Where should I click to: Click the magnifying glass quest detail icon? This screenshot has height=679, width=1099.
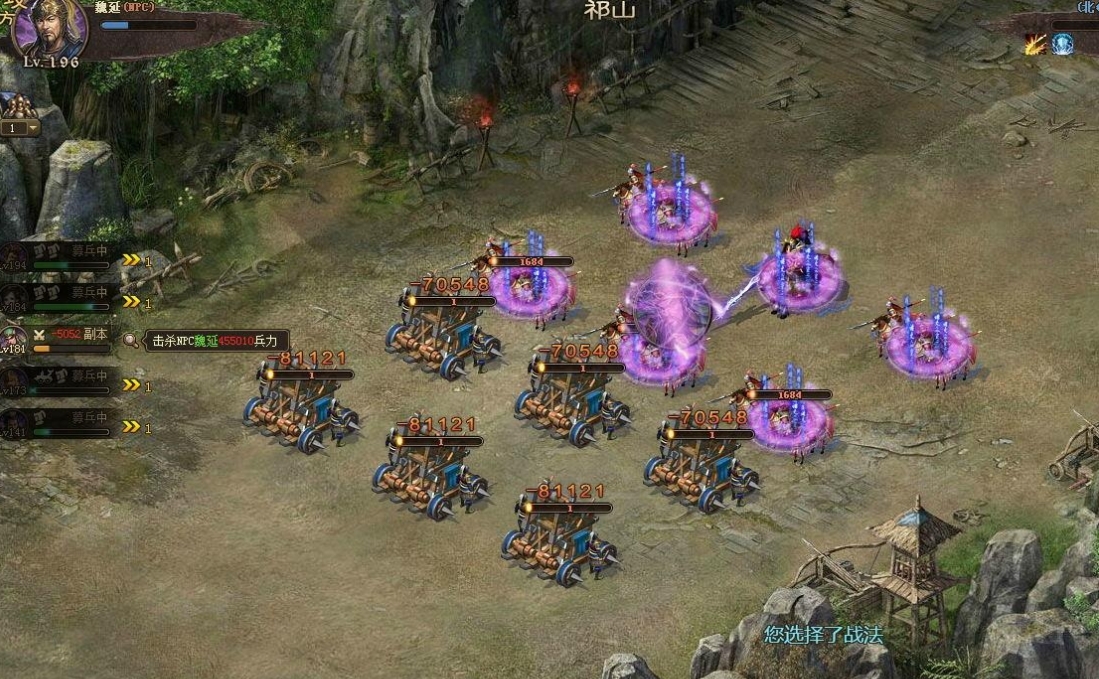[x=132, y=341]
